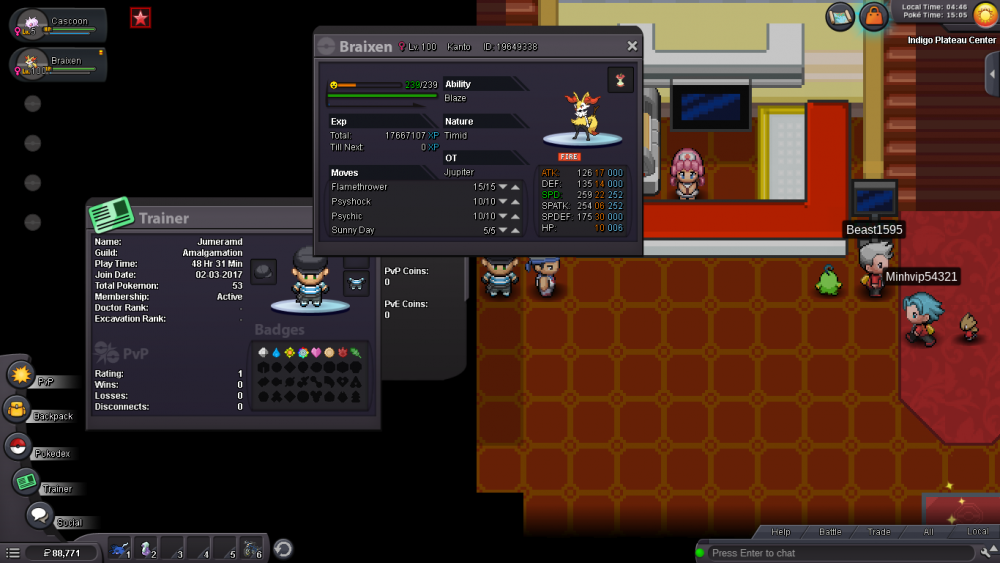Switch to the Help chat tab
Screen dimensions: 1000x563
tap(781, 532)
